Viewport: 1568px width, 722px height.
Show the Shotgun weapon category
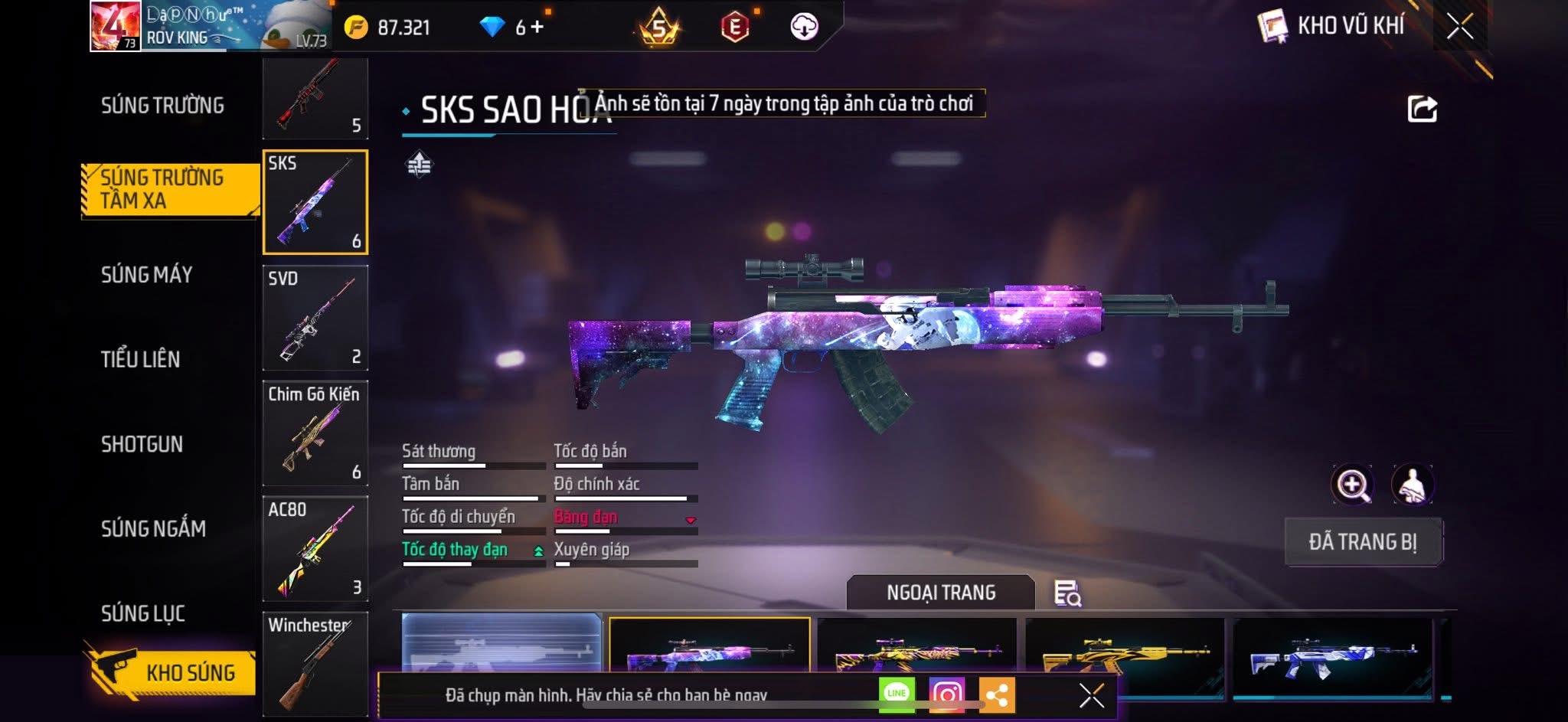coord(142,444)
